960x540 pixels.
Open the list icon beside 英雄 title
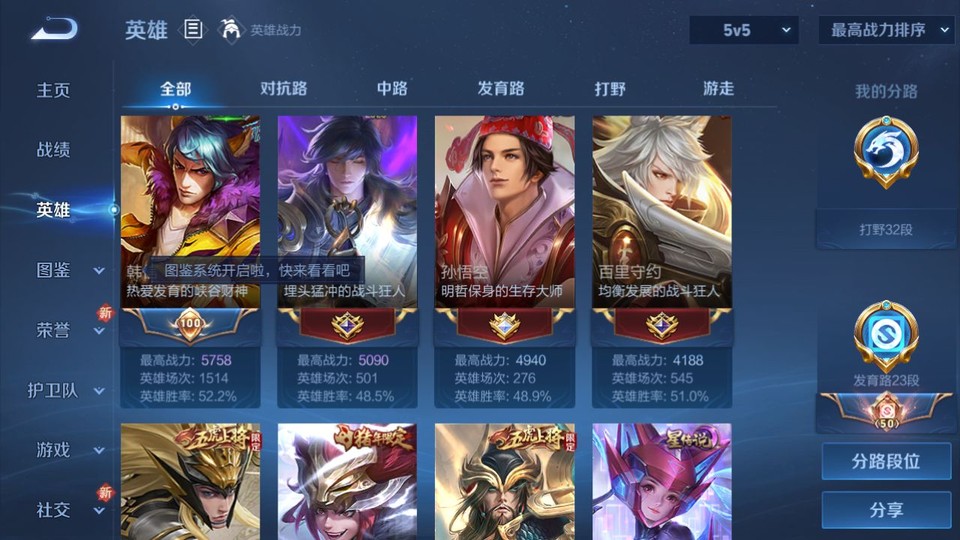click(x=193, y=30)
